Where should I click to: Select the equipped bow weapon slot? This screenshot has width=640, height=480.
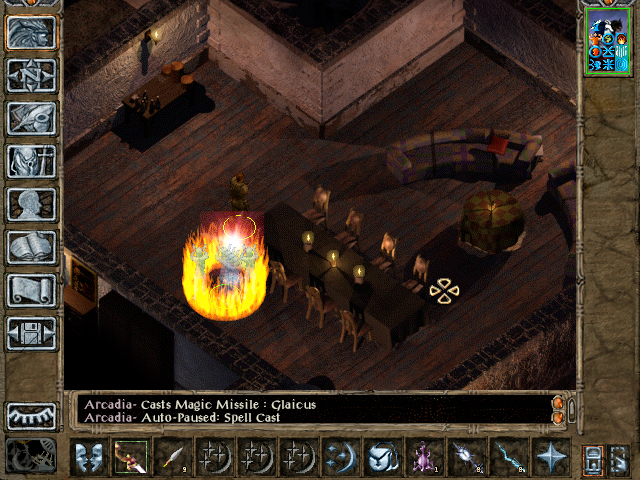click(x=131, y=456)
